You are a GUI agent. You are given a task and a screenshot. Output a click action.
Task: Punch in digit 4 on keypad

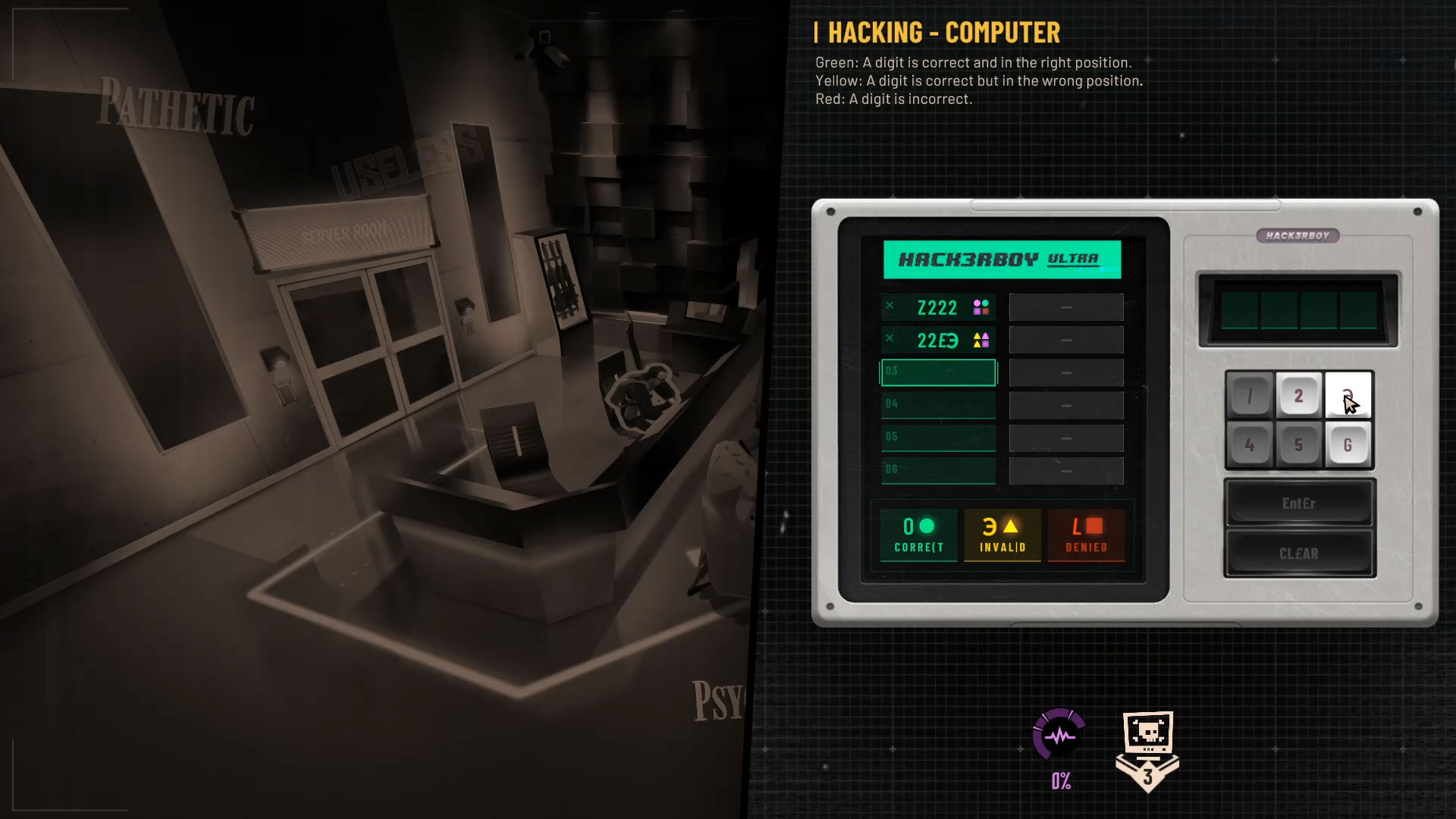tap(1249, 444)
